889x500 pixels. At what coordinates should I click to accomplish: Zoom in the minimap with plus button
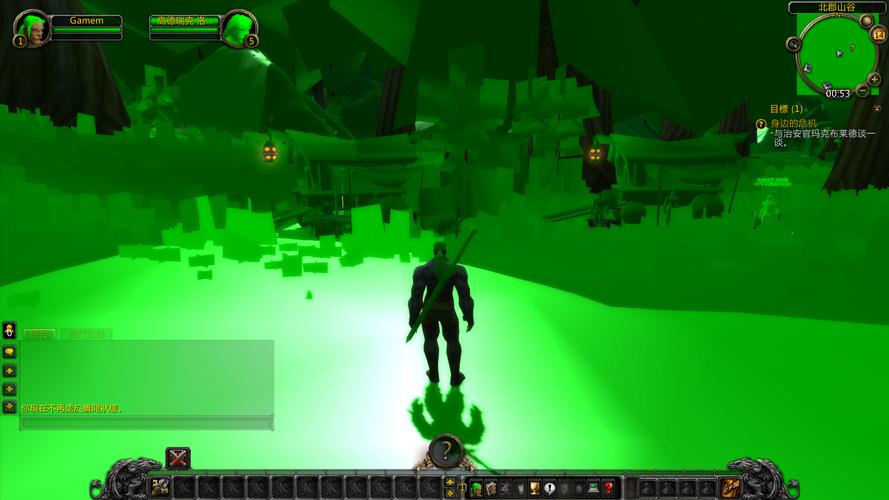(x=875, y=78)
